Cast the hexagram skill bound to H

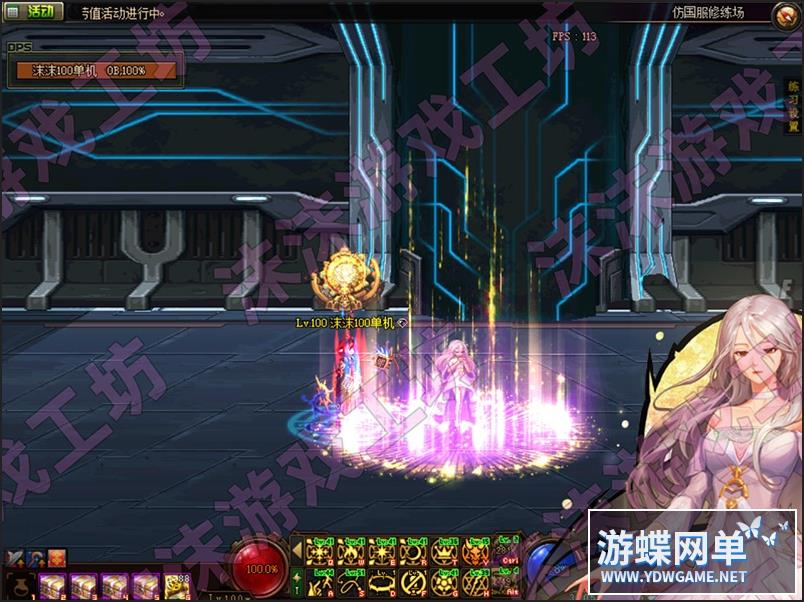pos(471,581)
